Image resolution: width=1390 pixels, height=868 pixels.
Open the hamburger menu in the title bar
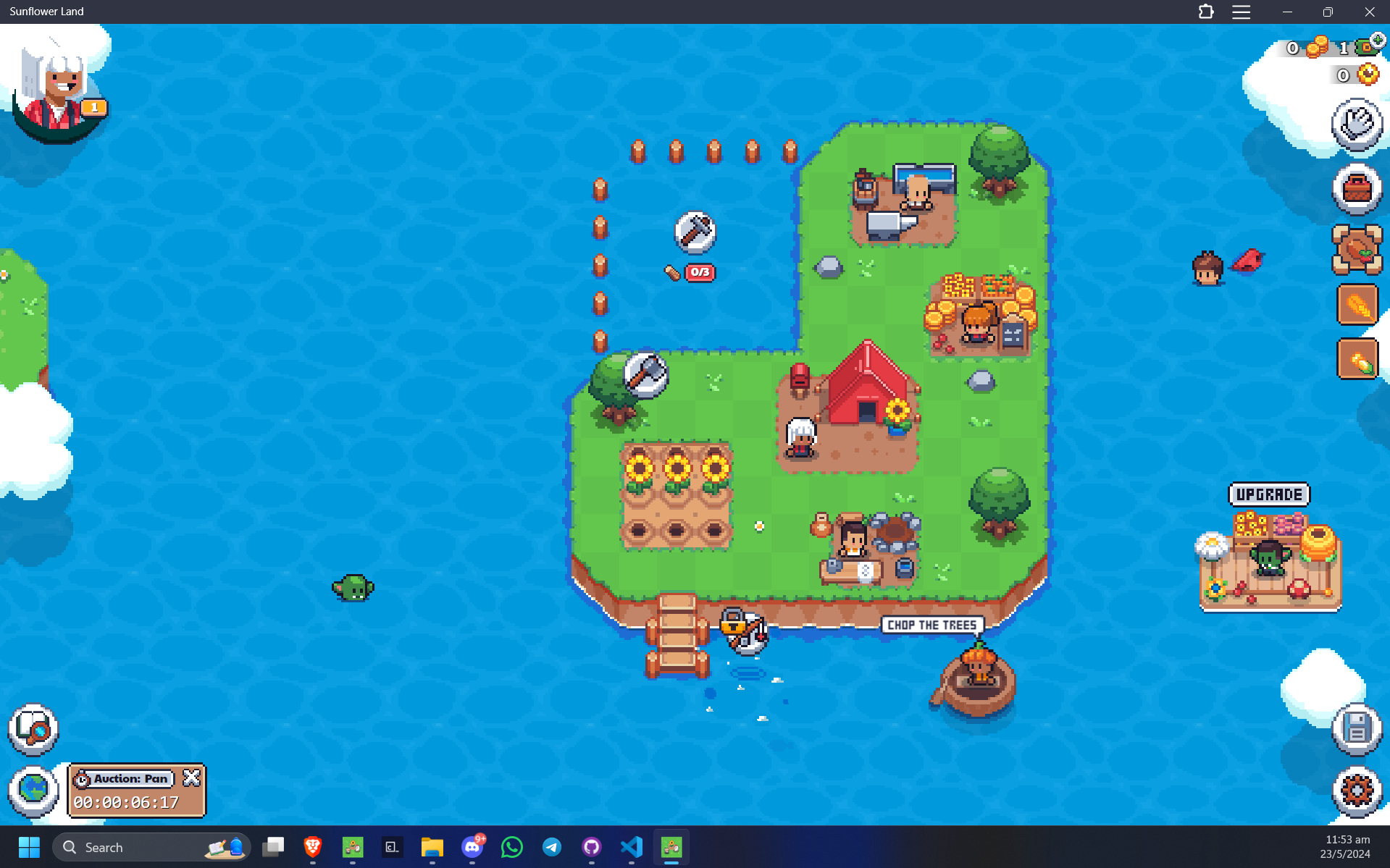point(1241,12)
